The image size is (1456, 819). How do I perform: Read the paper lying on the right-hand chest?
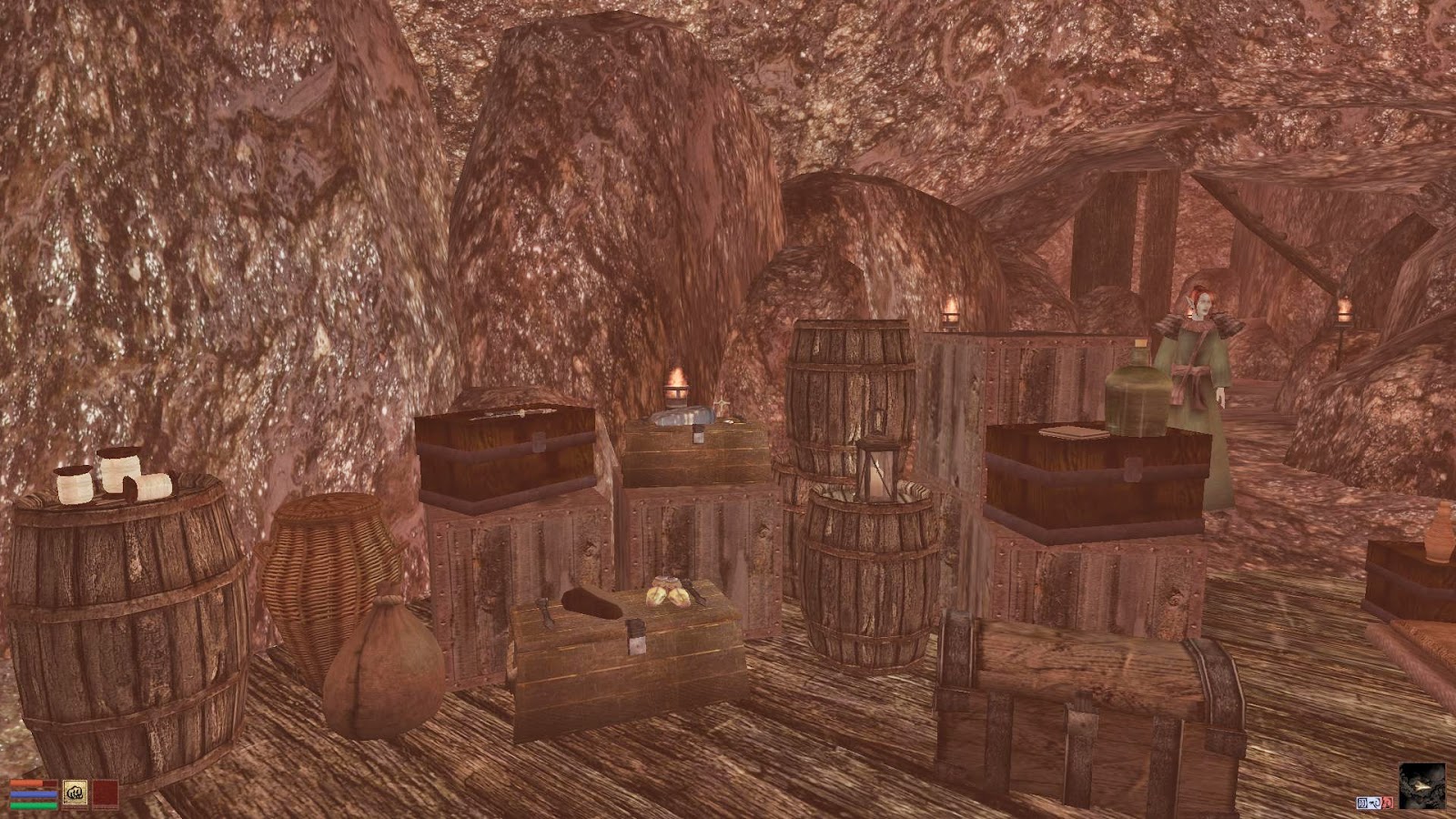coord(1074,430)
